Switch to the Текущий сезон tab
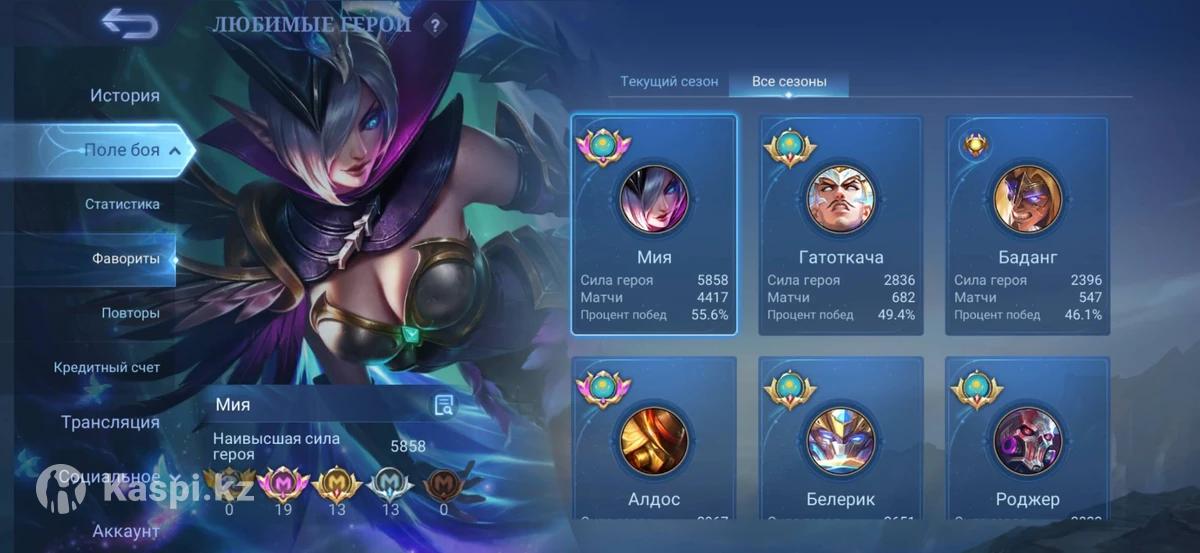 click(669, 82)
